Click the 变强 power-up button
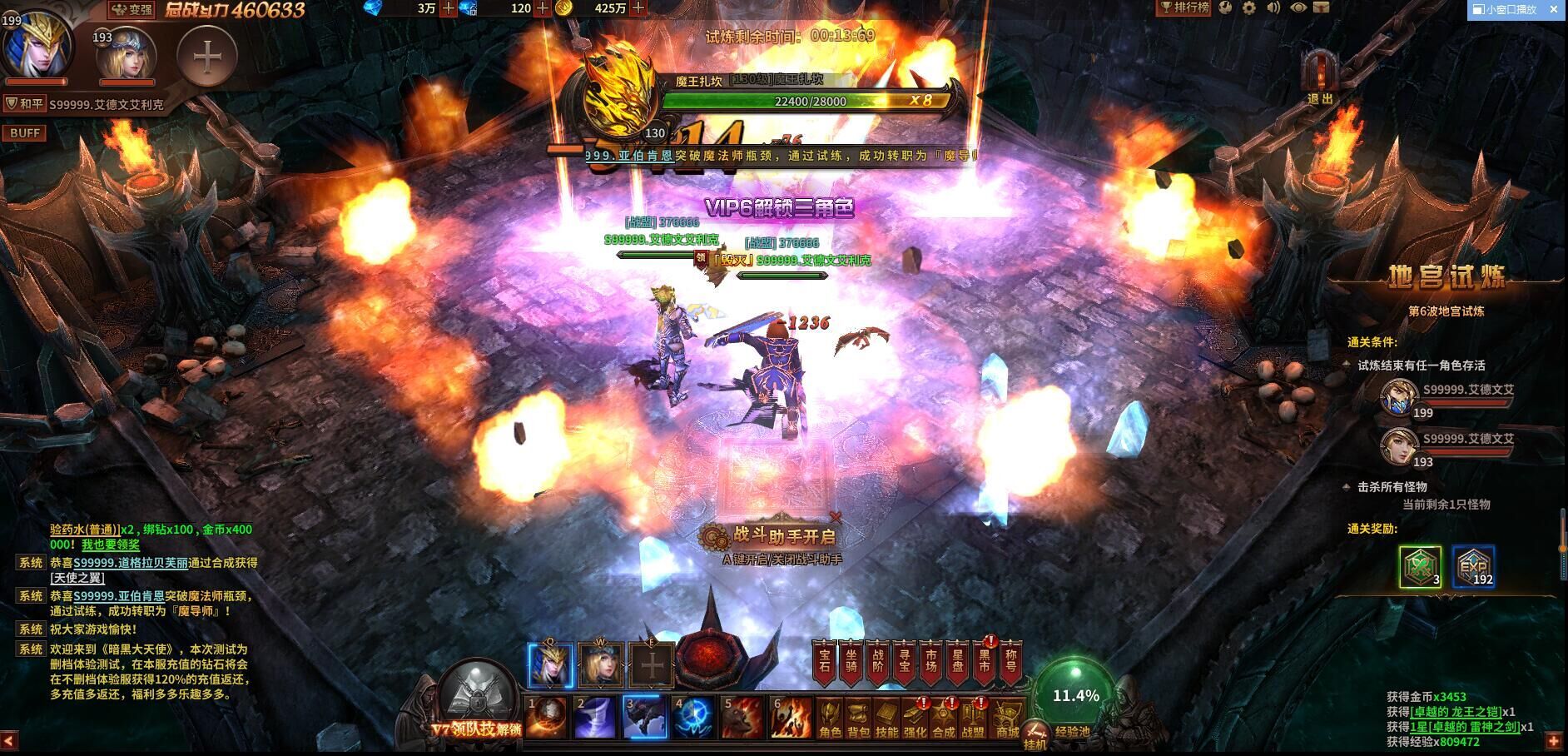Image resolution: width=1568 pixels, height=756 pixels. [x=132, y=10]
